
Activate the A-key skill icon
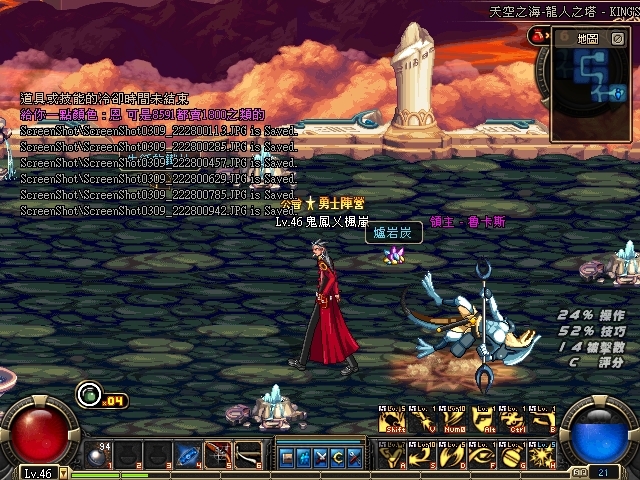(x=393, y=455)
